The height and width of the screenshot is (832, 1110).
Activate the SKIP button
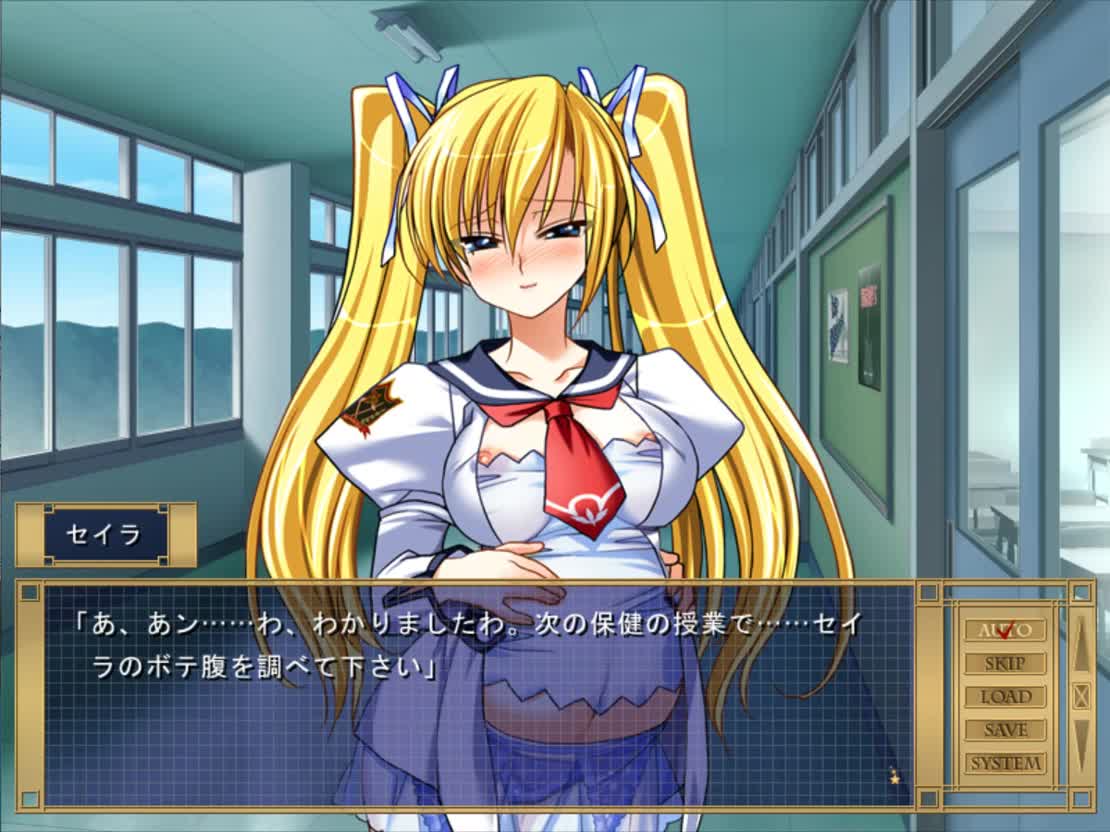tap(1005, 663)
